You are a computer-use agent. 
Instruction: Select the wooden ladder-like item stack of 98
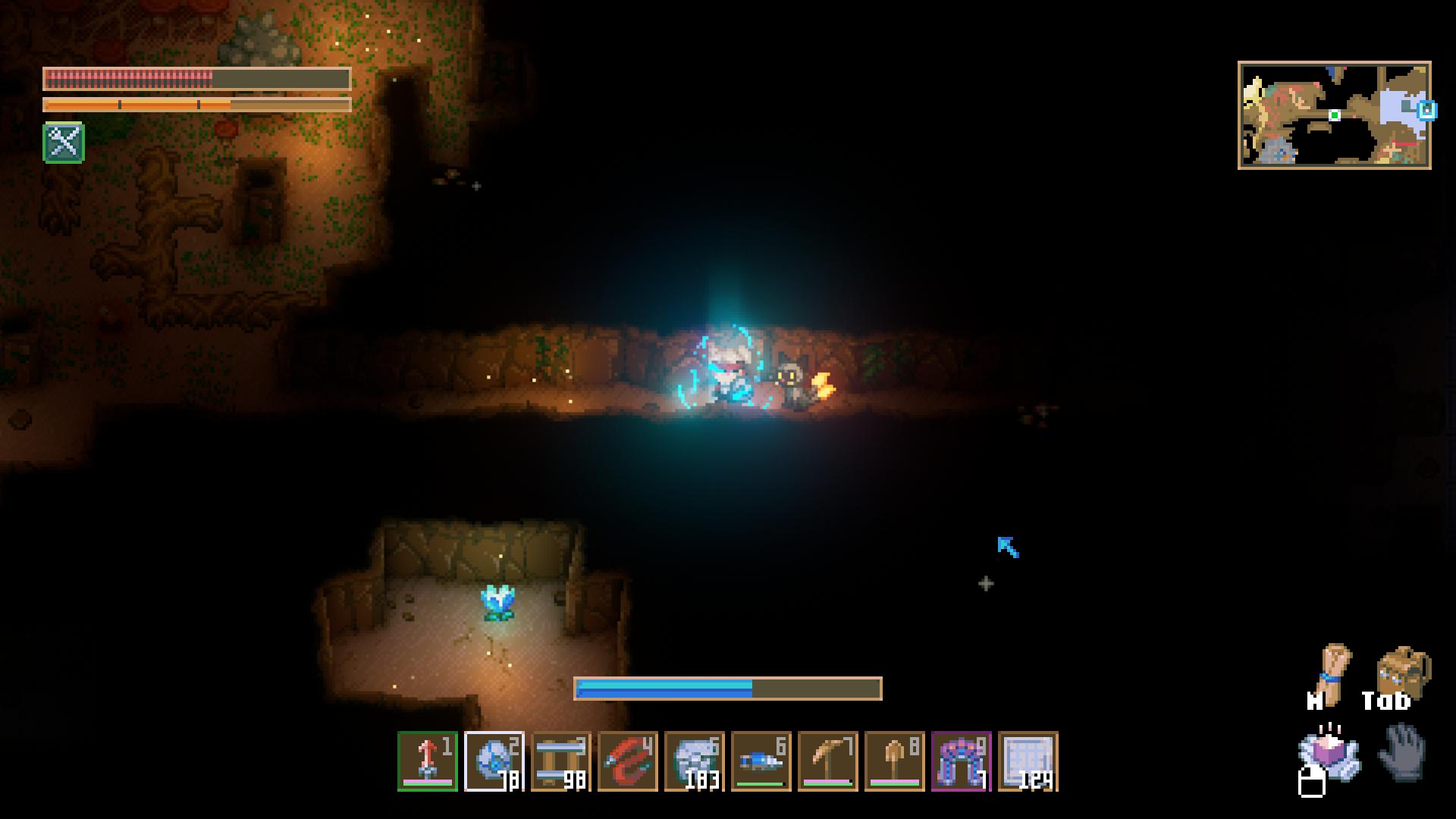(x=561, y=761)
